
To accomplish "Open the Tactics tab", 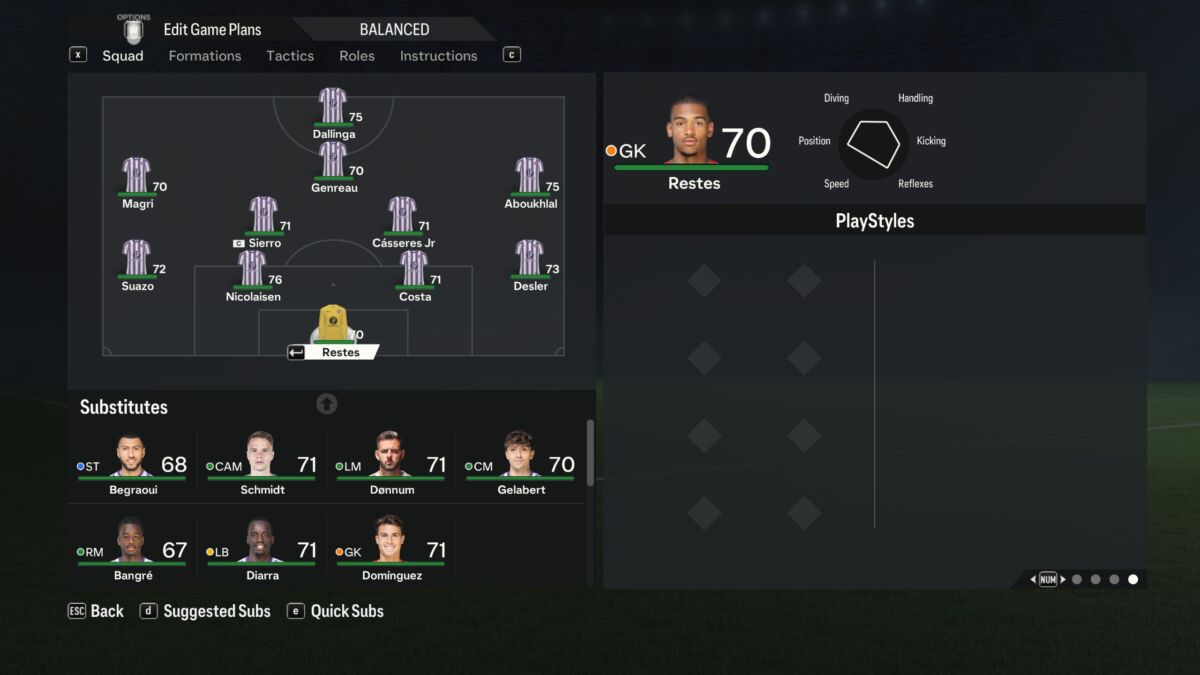I will (x=290, y=56).
